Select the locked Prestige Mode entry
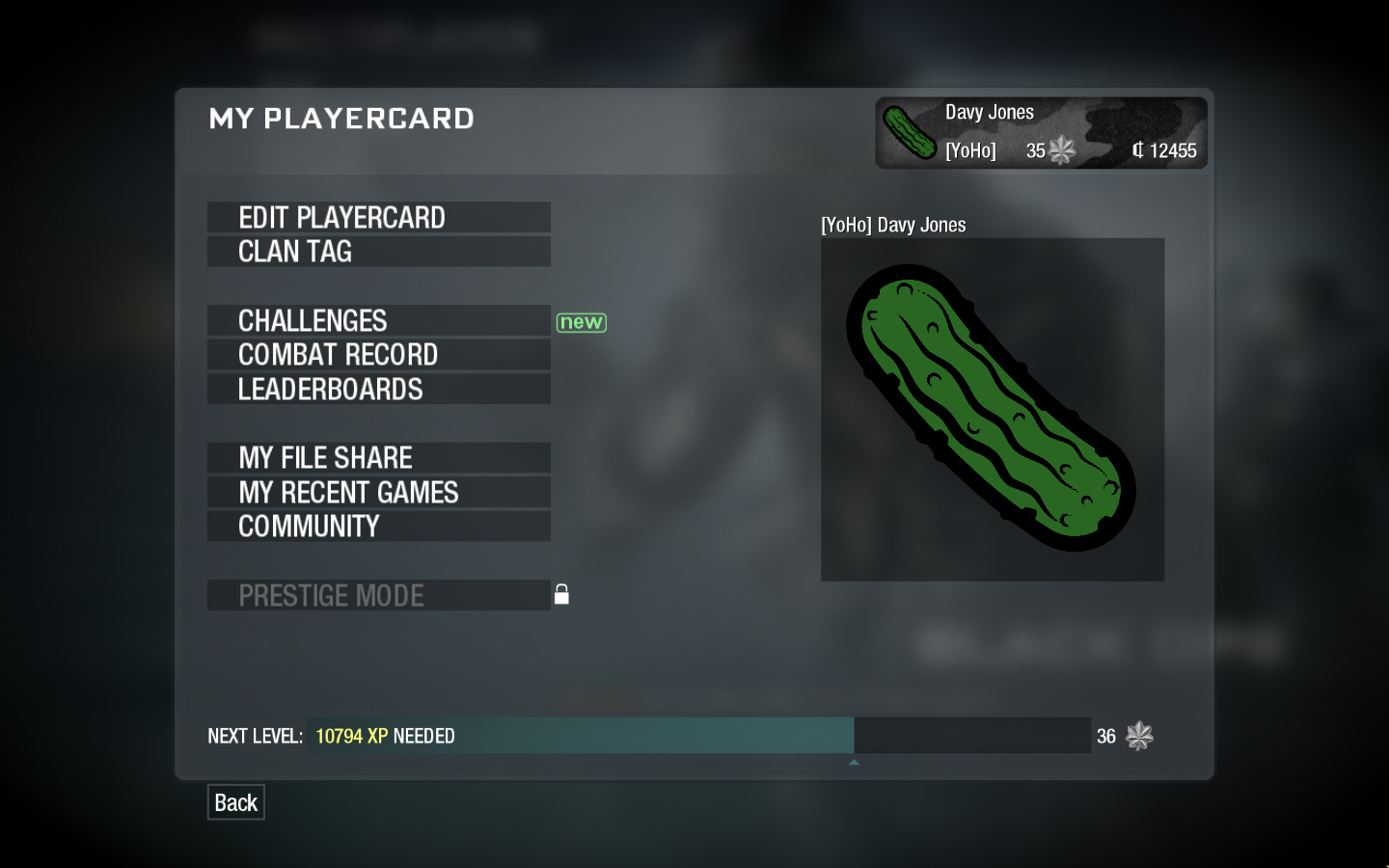 [x=378, y=596]
